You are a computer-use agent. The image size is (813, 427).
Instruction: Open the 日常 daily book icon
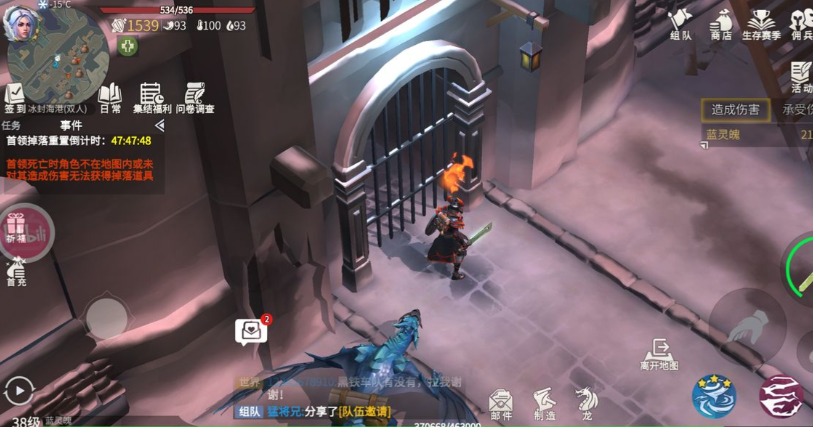(x=109, y=97)
